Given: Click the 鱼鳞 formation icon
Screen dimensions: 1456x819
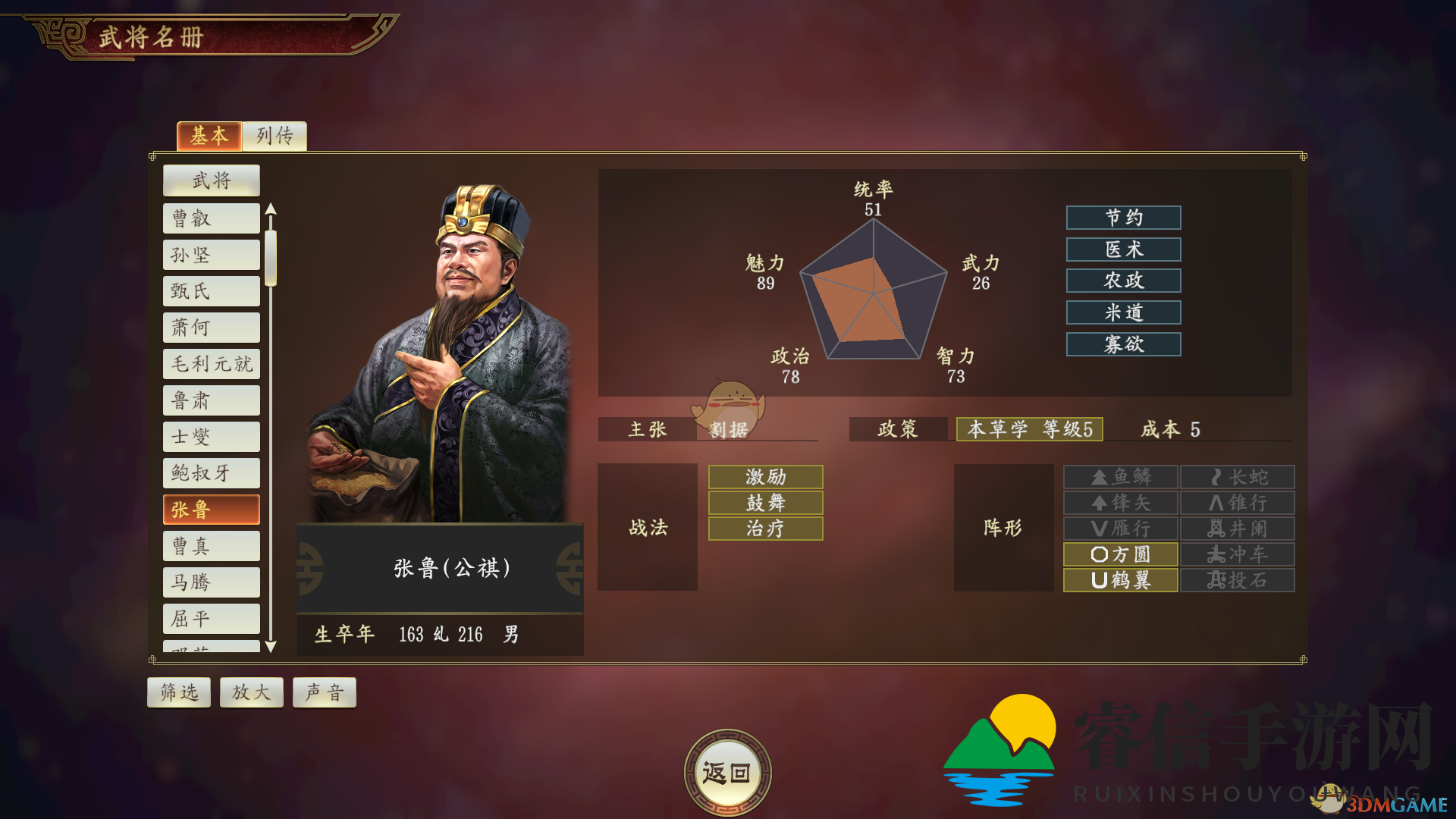Looking at the screenshot, I should tap(1119, 476).
